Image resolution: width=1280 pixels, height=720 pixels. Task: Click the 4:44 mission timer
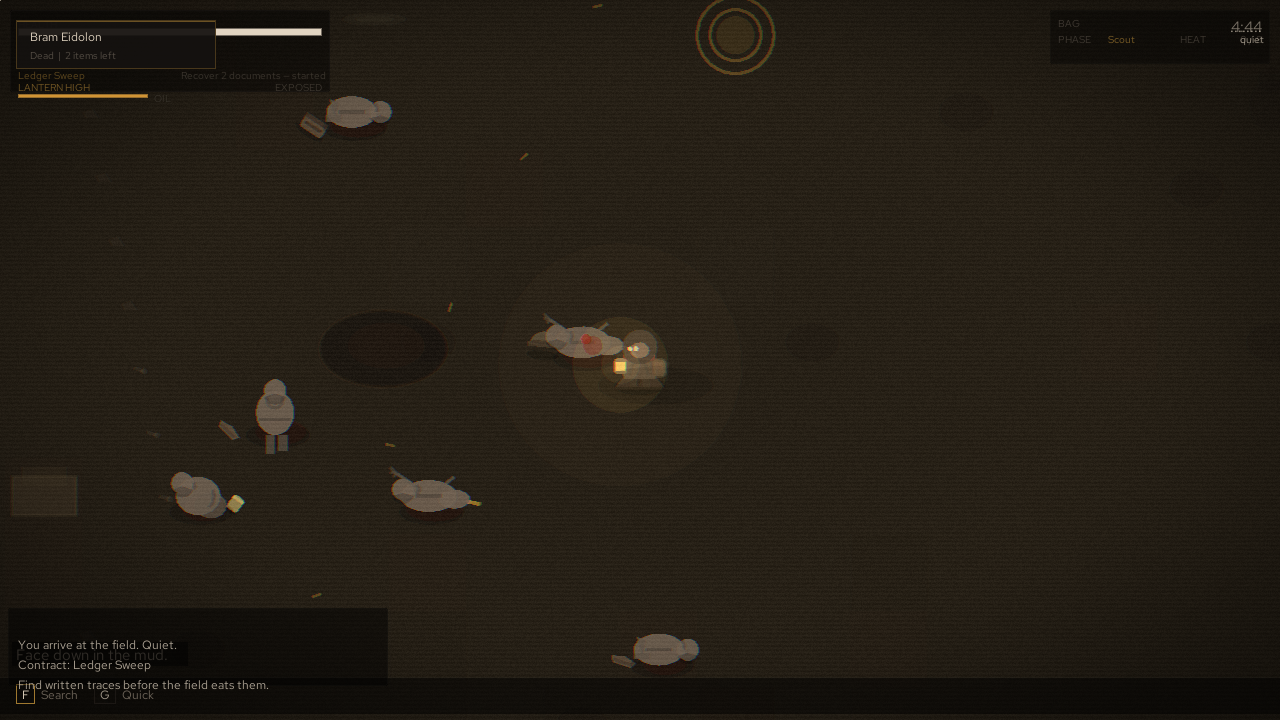tap(1246, 27)
